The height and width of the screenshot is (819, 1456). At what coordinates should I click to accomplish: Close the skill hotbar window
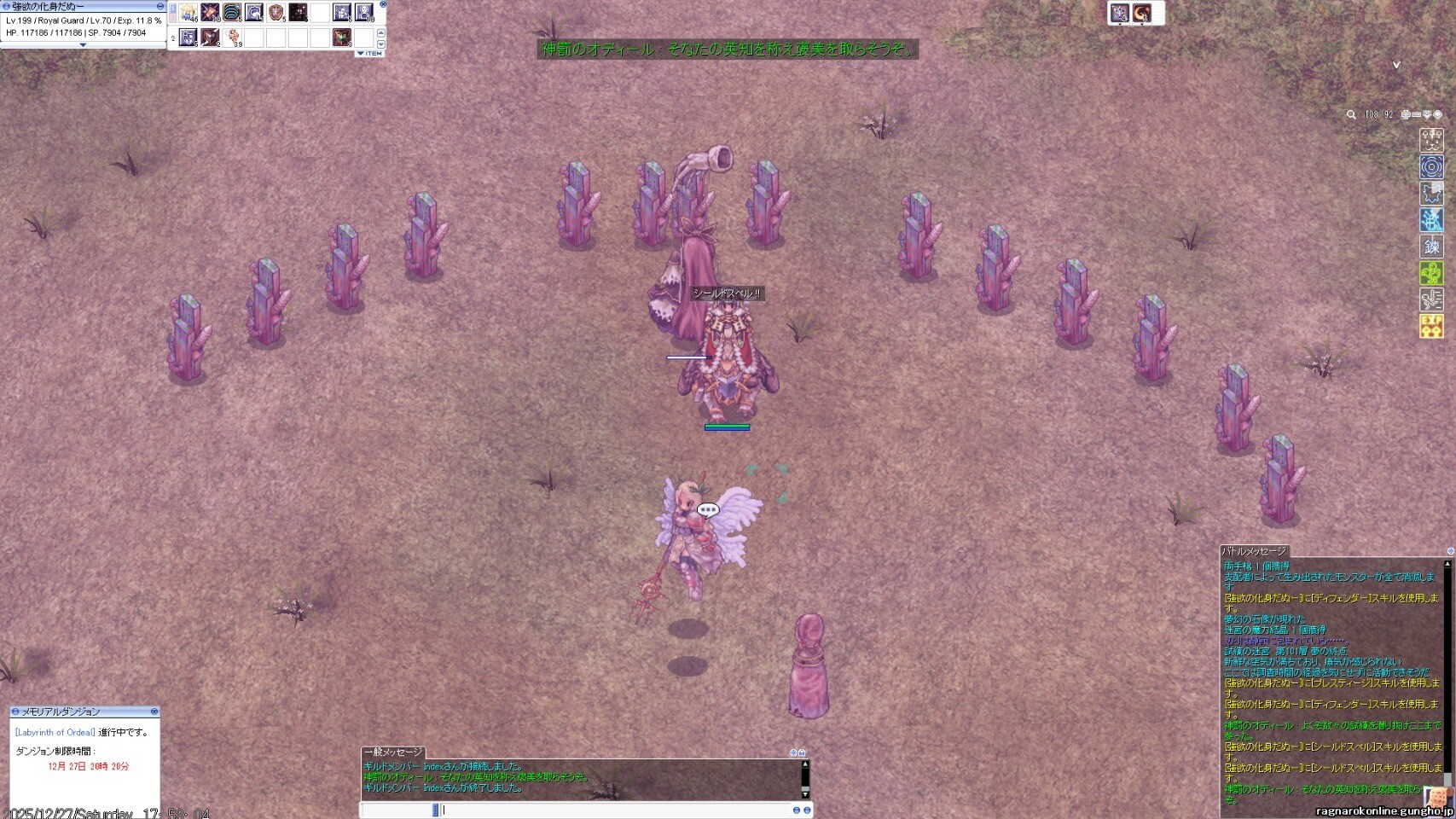pyautogui.click(x=383, y=4)
